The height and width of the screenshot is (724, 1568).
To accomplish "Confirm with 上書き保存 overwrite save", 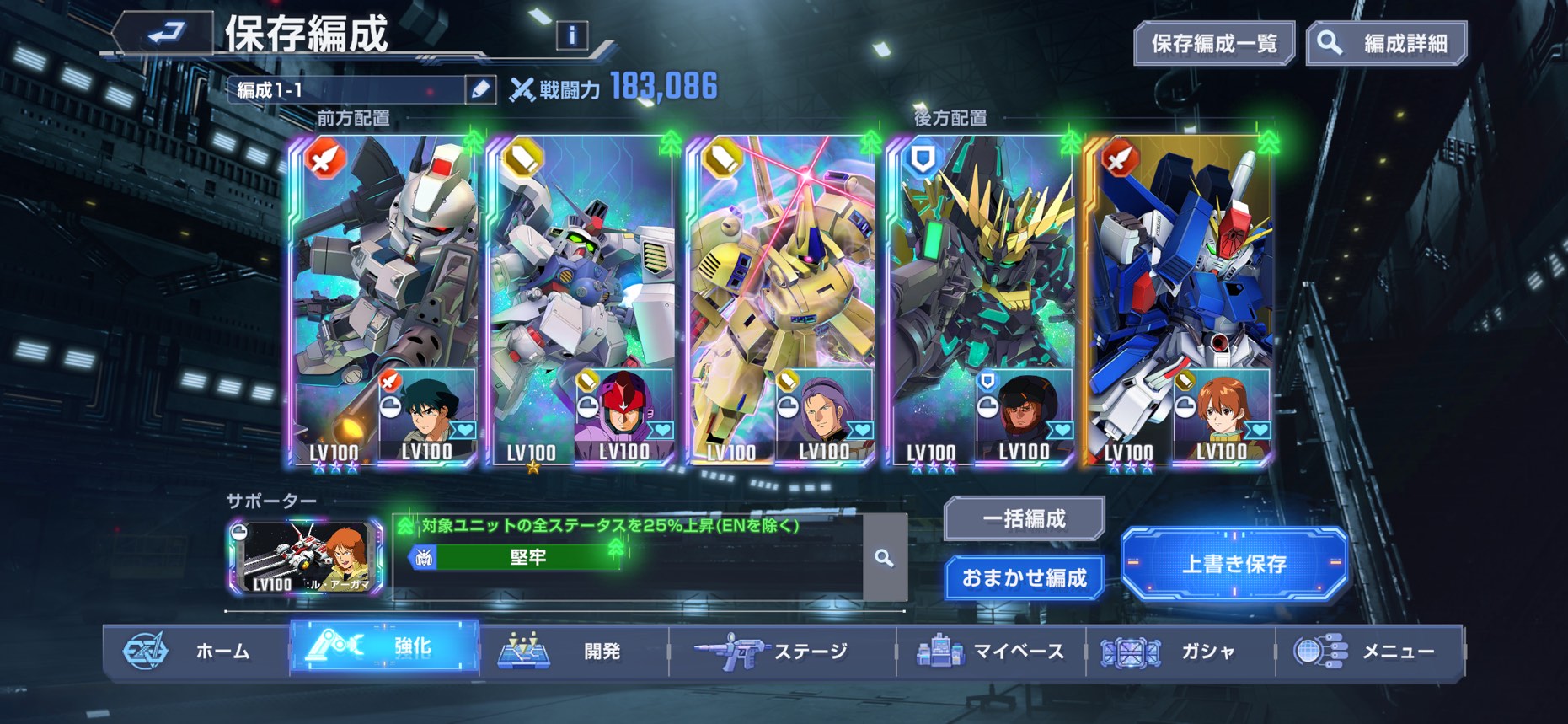I will [x=1234, y=563].
